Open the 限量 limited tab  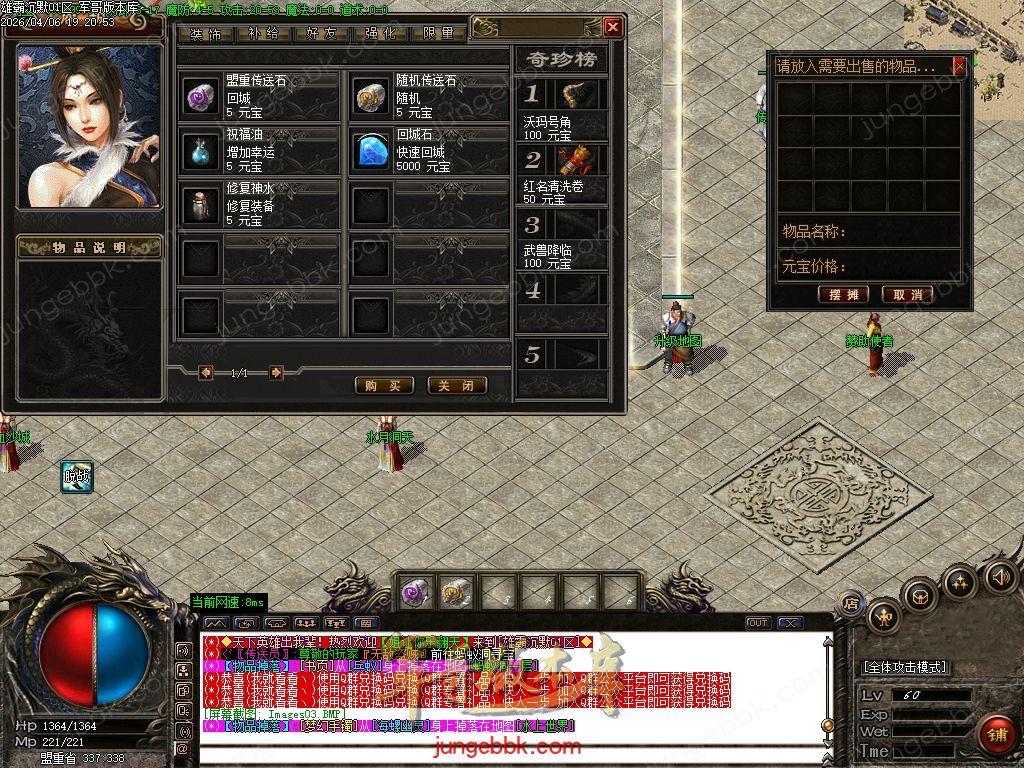click(x=438, y=33)
